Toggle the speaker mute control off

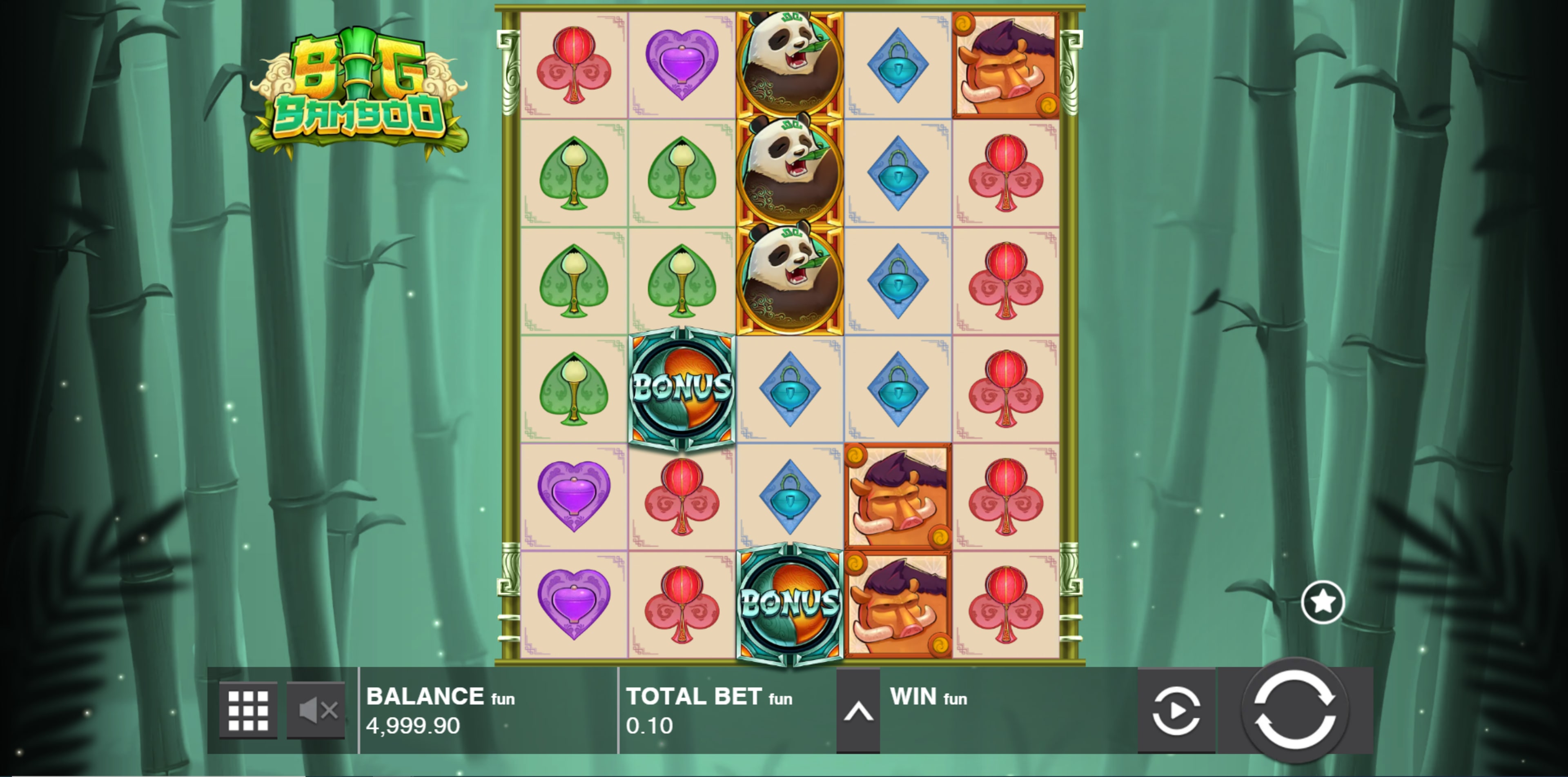pyautogui.click(x=316, y=709)
